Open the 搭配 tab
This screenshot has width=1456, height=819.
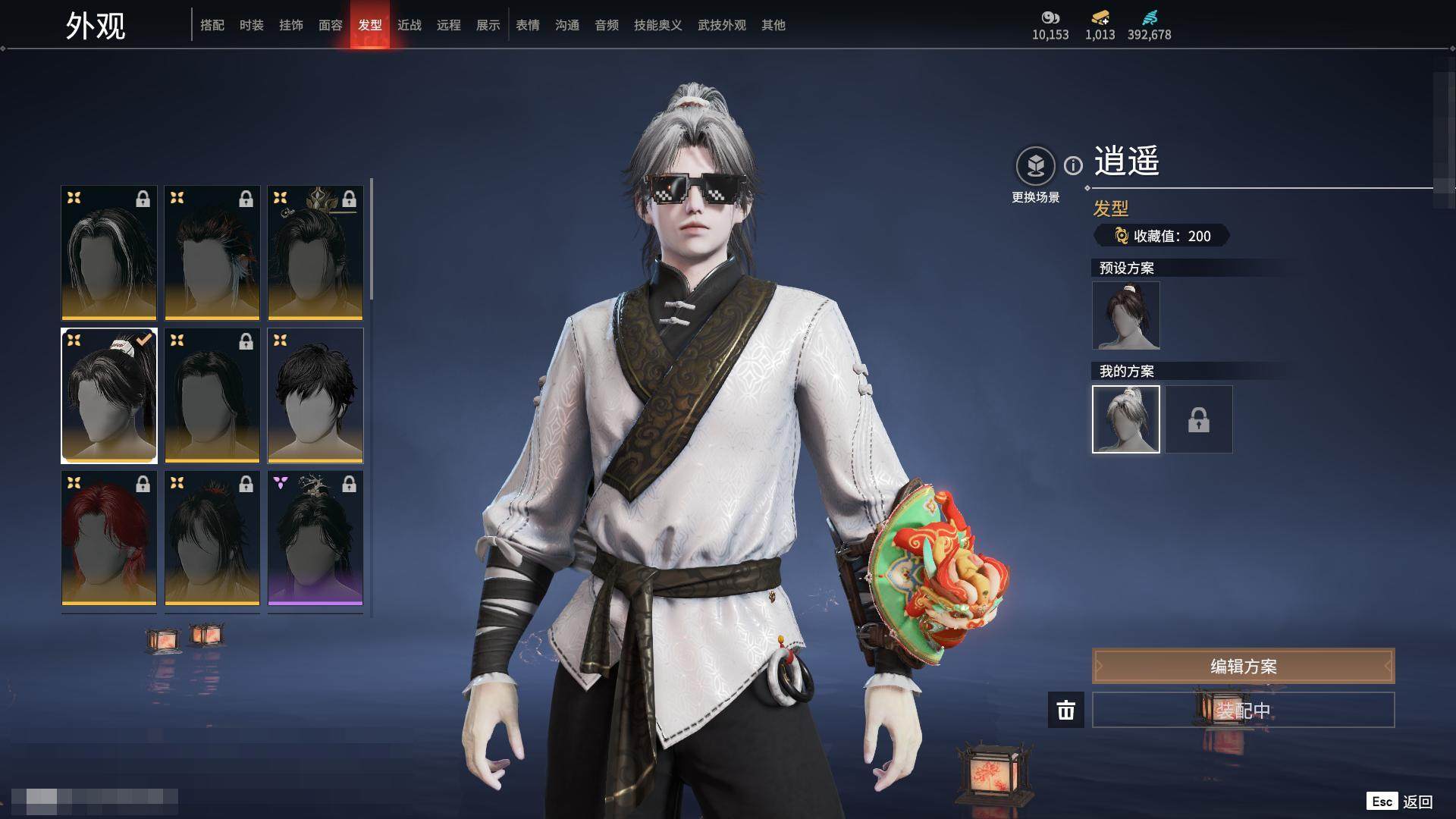tap(212, 25)
